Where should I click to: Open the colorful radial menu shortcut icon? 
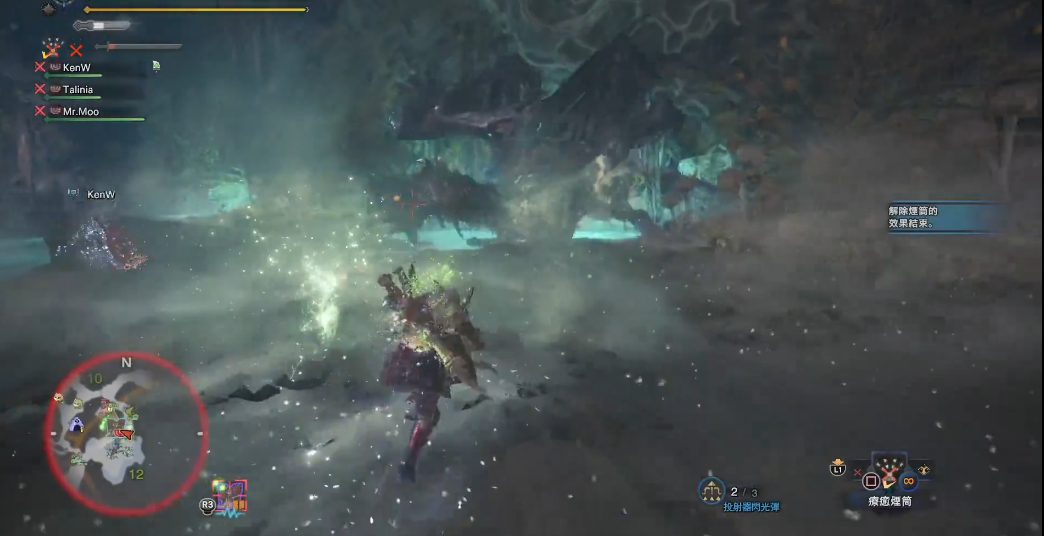pyautogui.click(x=231, y=497)
